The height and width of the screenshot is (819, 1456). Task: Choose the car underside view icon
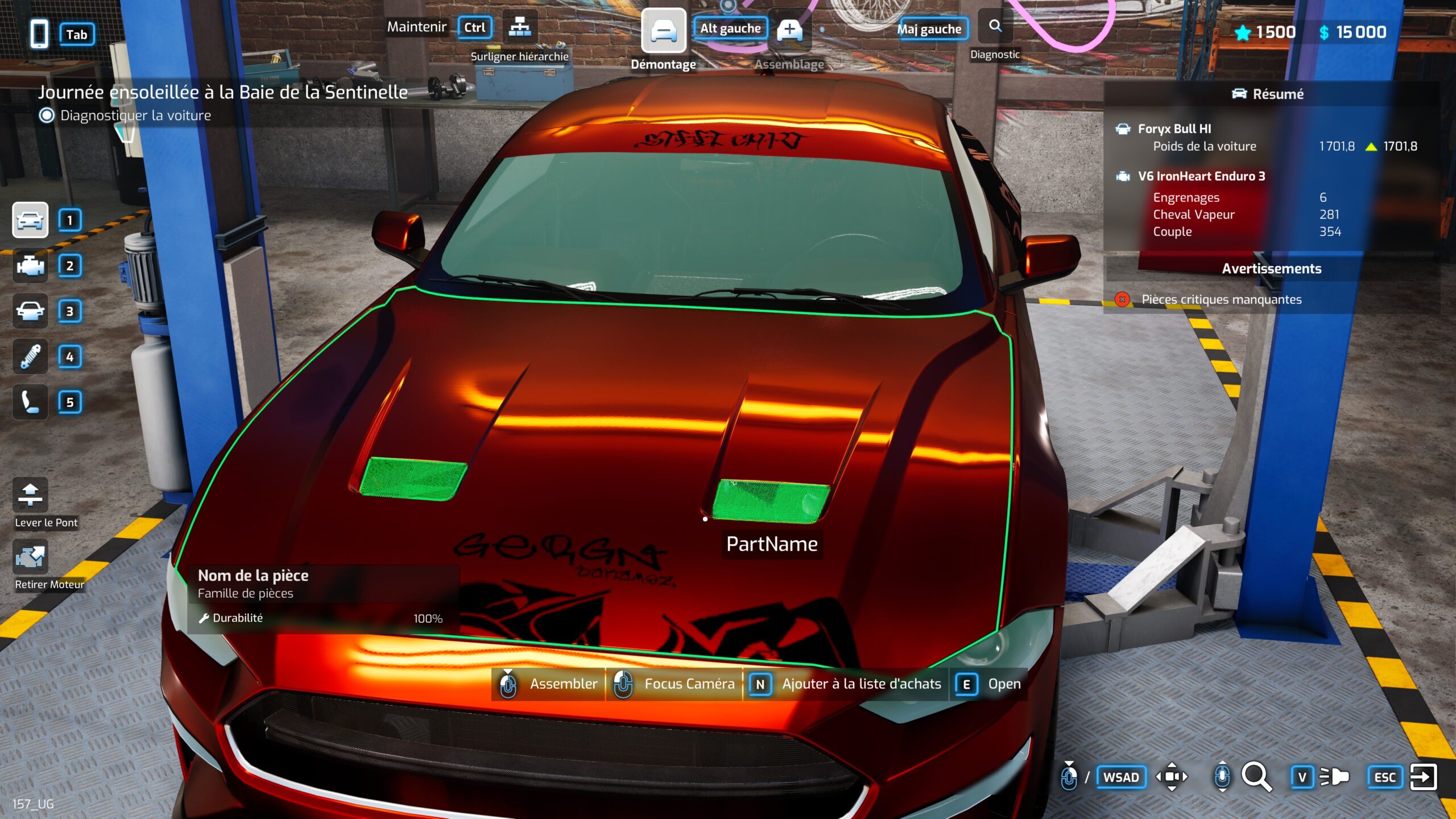(30, 311)
